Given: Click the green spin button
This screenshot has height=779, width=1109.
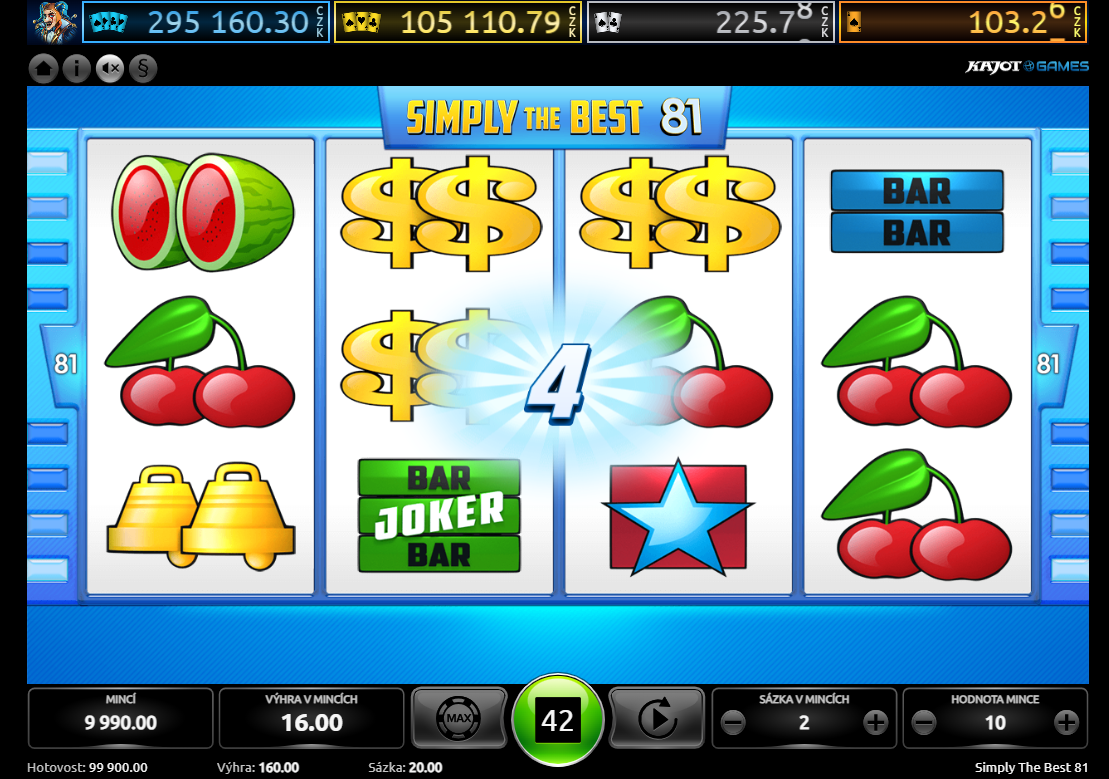Looking at the screenshot, I should [x=557, y=720].
